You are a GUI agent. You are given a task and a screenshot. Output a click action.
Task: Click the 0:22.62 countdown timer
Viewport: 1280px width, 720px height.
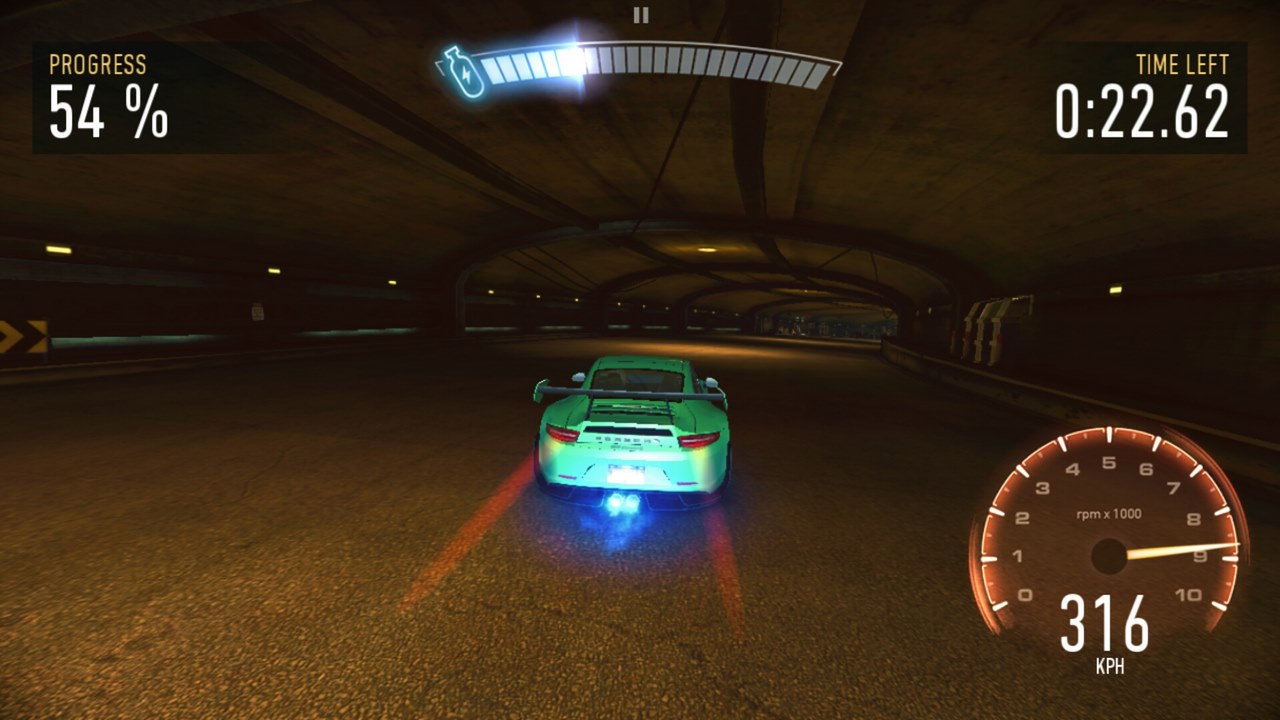1143,112
